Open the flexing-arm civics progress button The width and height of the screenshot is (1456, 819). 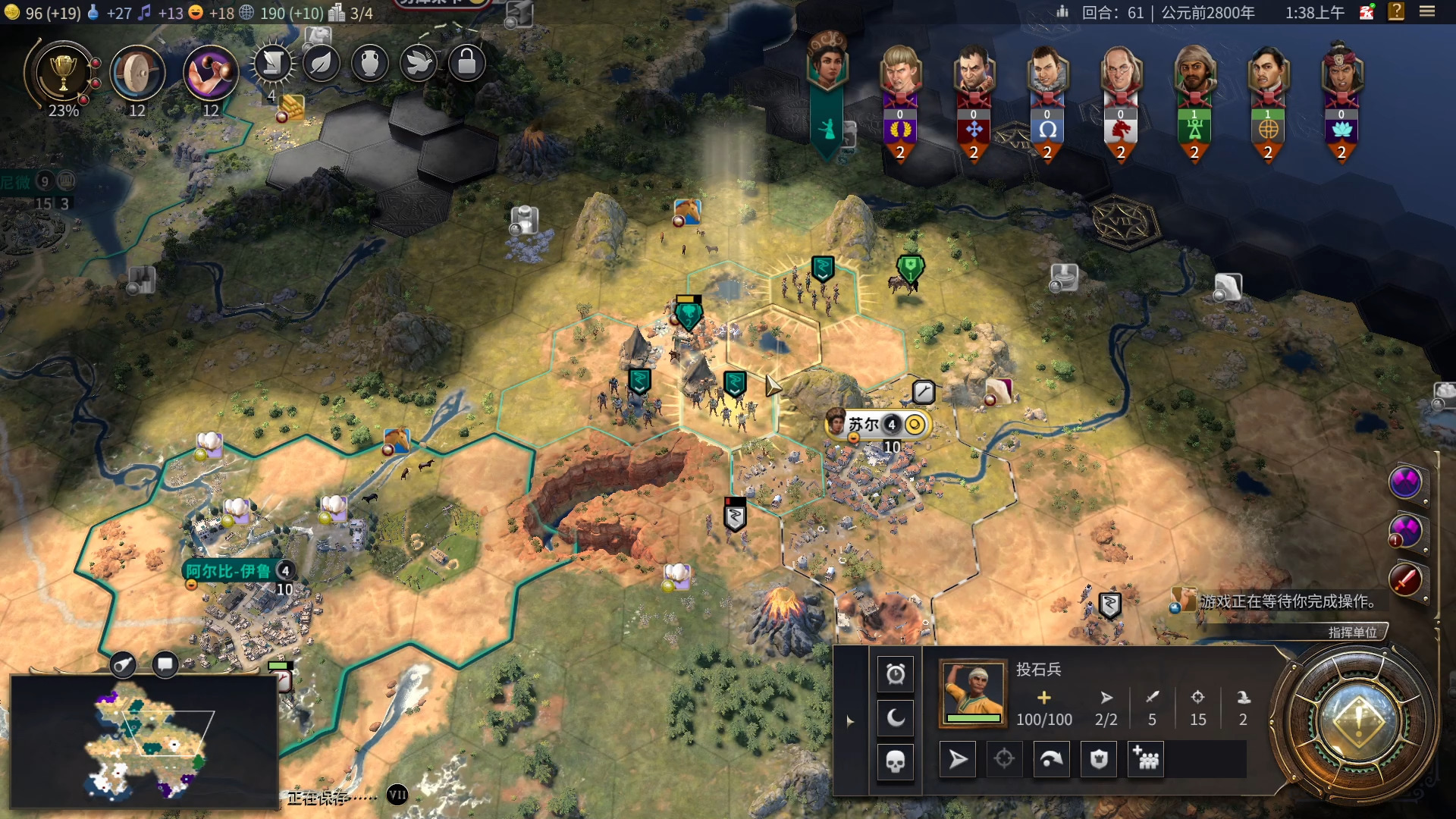(210, 74)
